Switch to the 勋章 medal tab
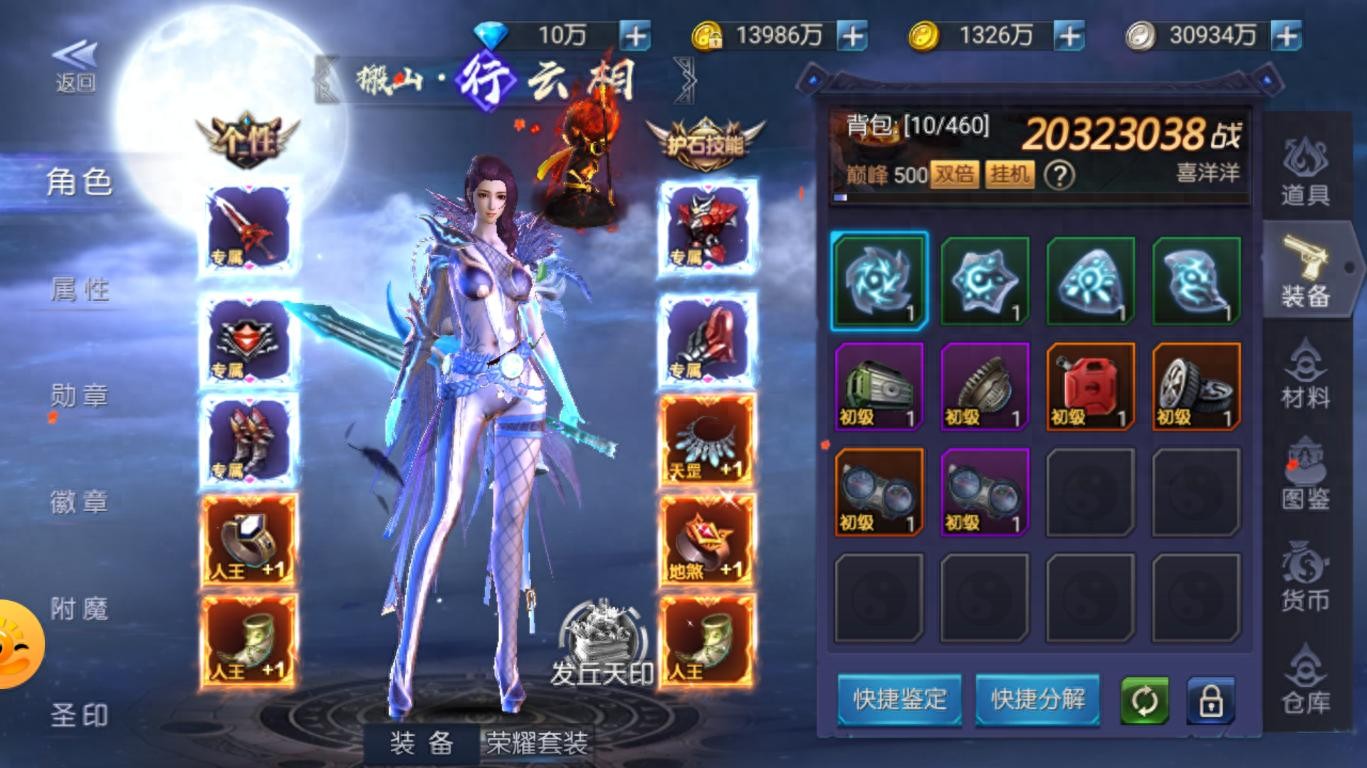1367x768 pixels. point(80,395)
